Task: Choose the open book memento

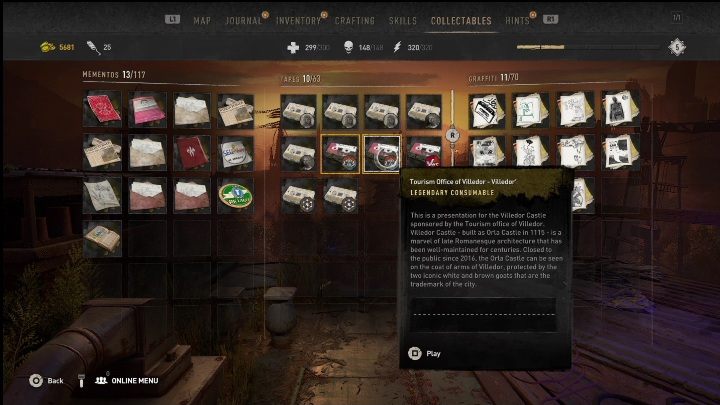Action: pos(102,239)
